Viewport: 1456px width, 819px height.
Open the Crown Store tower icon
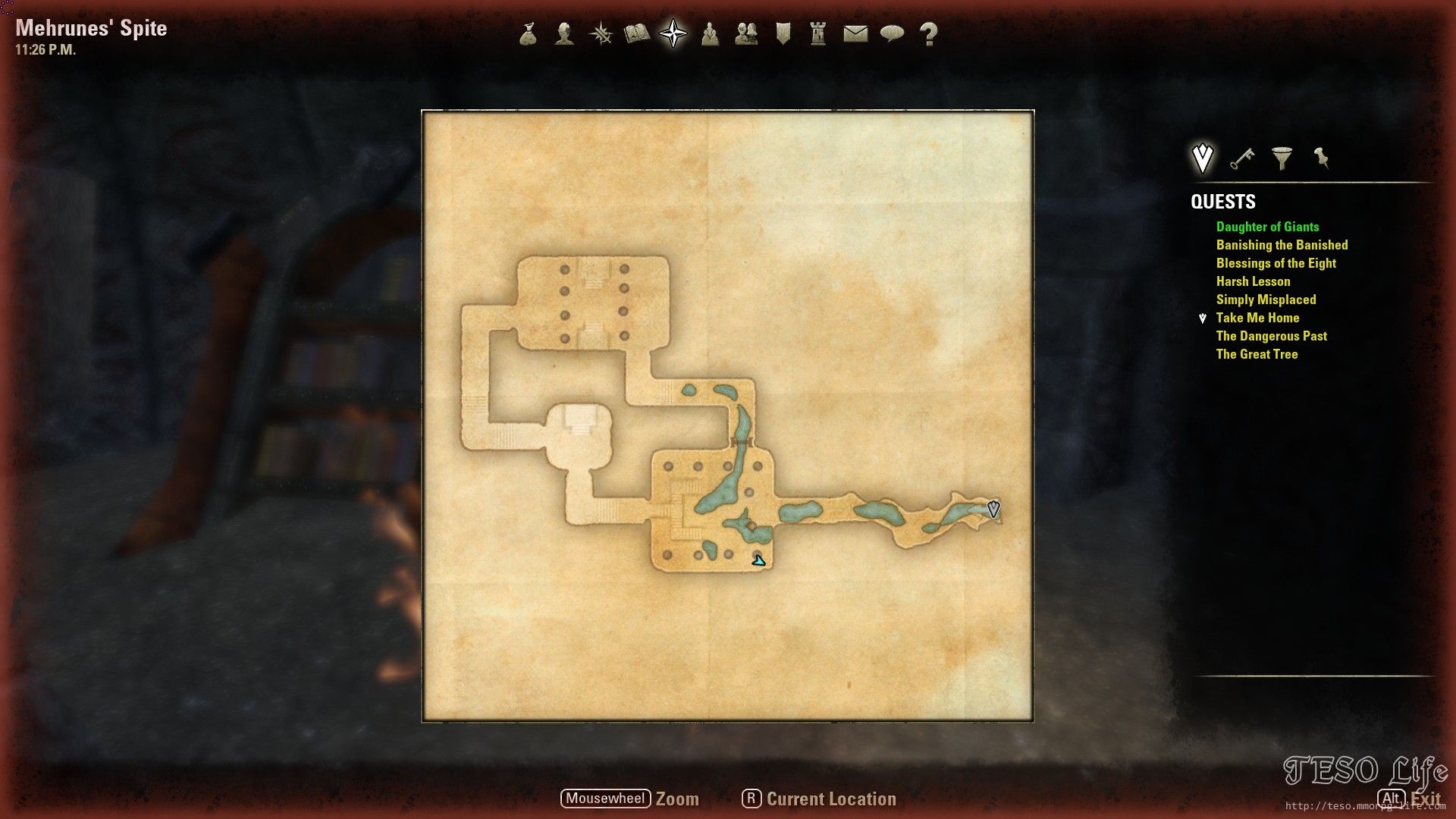pos(817,33)
